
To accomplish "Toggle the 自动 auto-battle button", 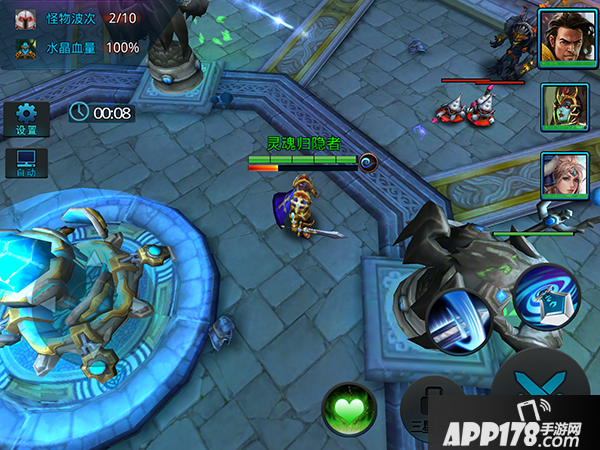I will point(26,163).
